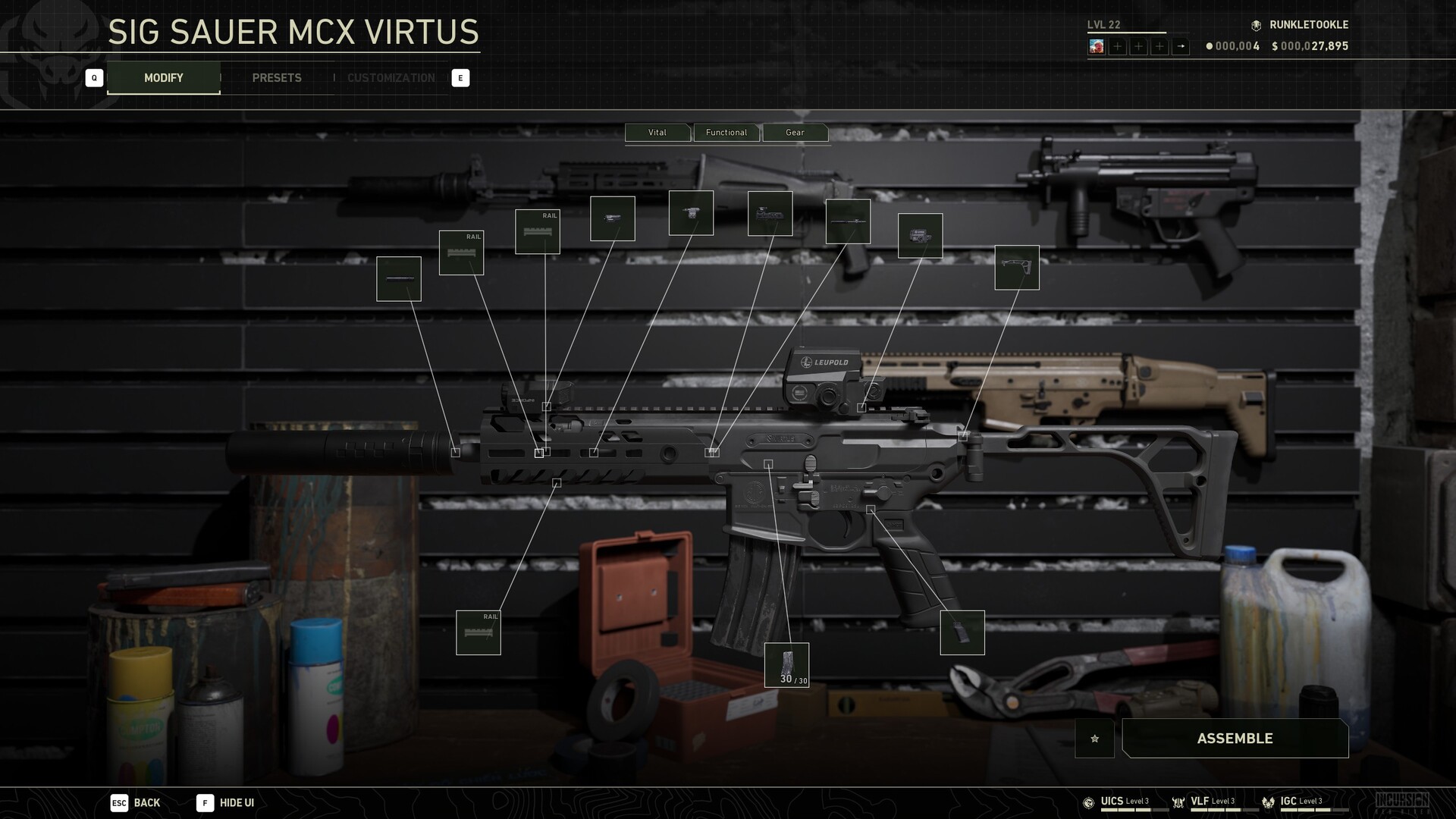Choose the Leupold optic slot
1456x819 pixels.
(920, 236)
